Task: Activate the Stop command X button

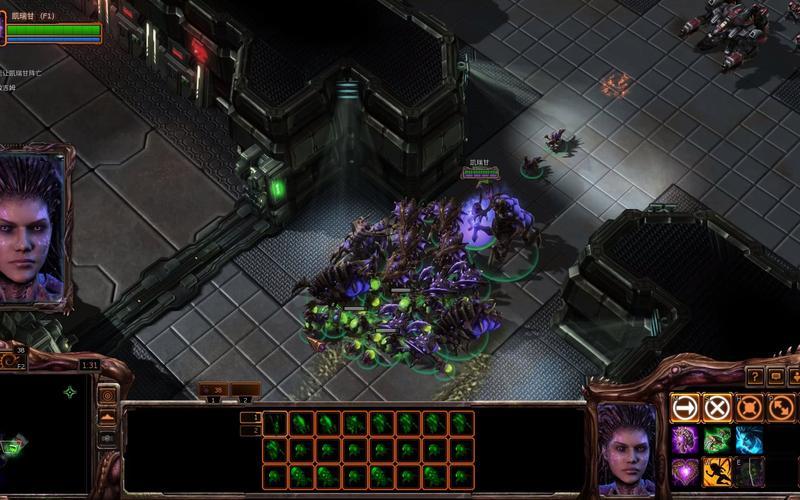Action: [717, 407]
